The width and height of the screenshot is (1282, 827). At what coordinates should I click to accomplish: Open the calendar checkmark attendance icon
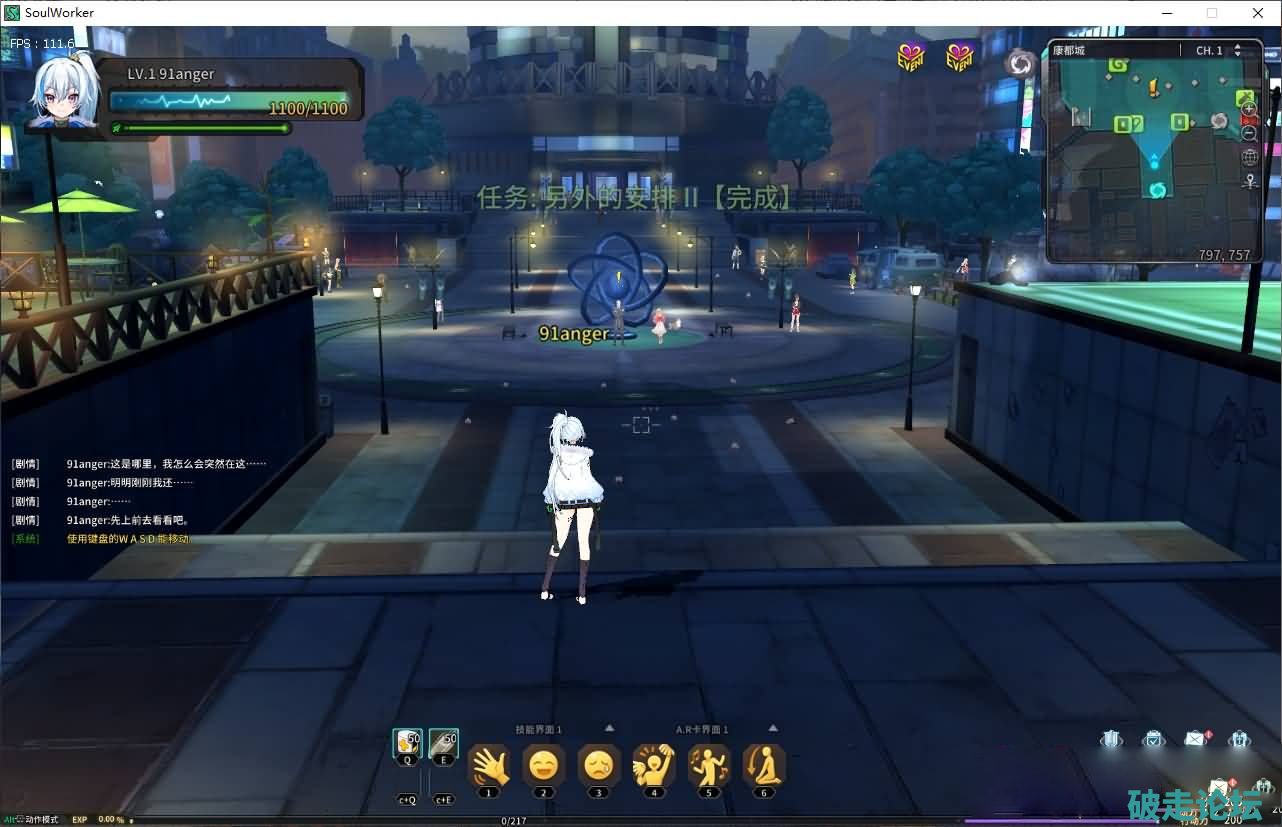click(1153, 739)
